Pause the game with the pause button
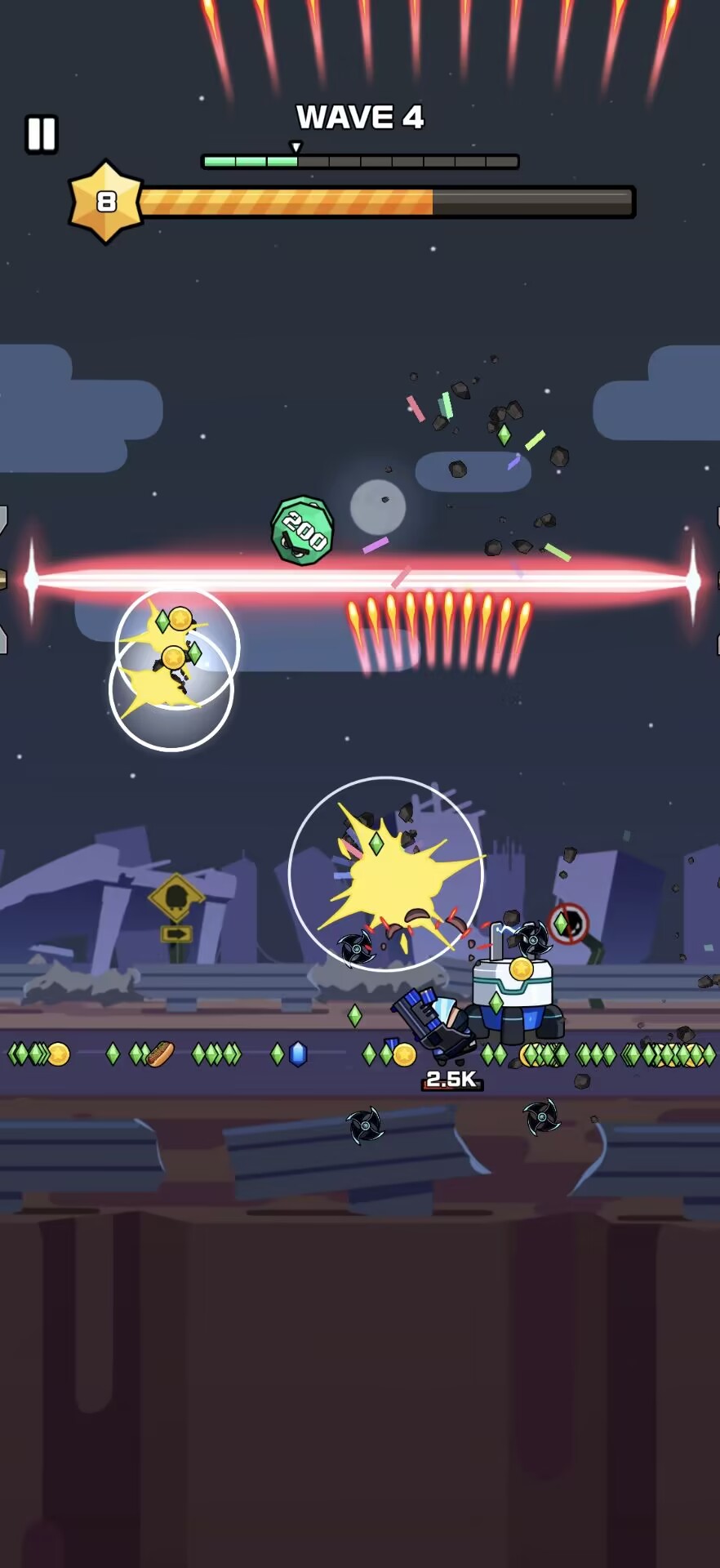Image resolution: width=720 pixels, height=1568 pixels. tap(41, 134)
